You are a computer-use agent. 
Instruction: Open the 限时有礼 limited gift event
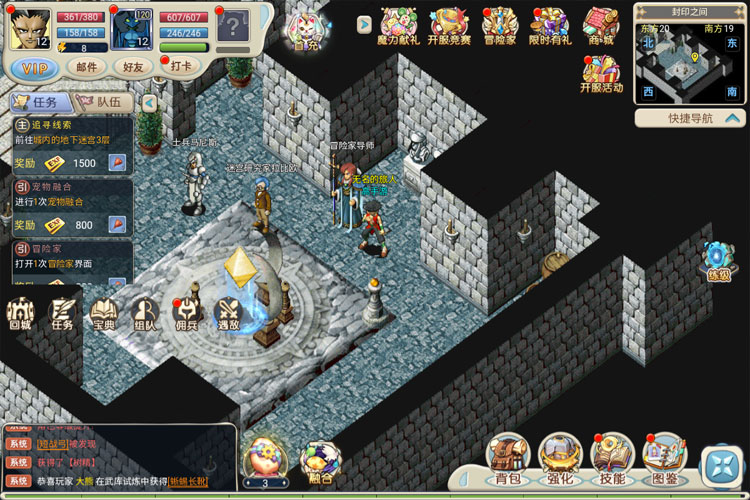point(549,27)
